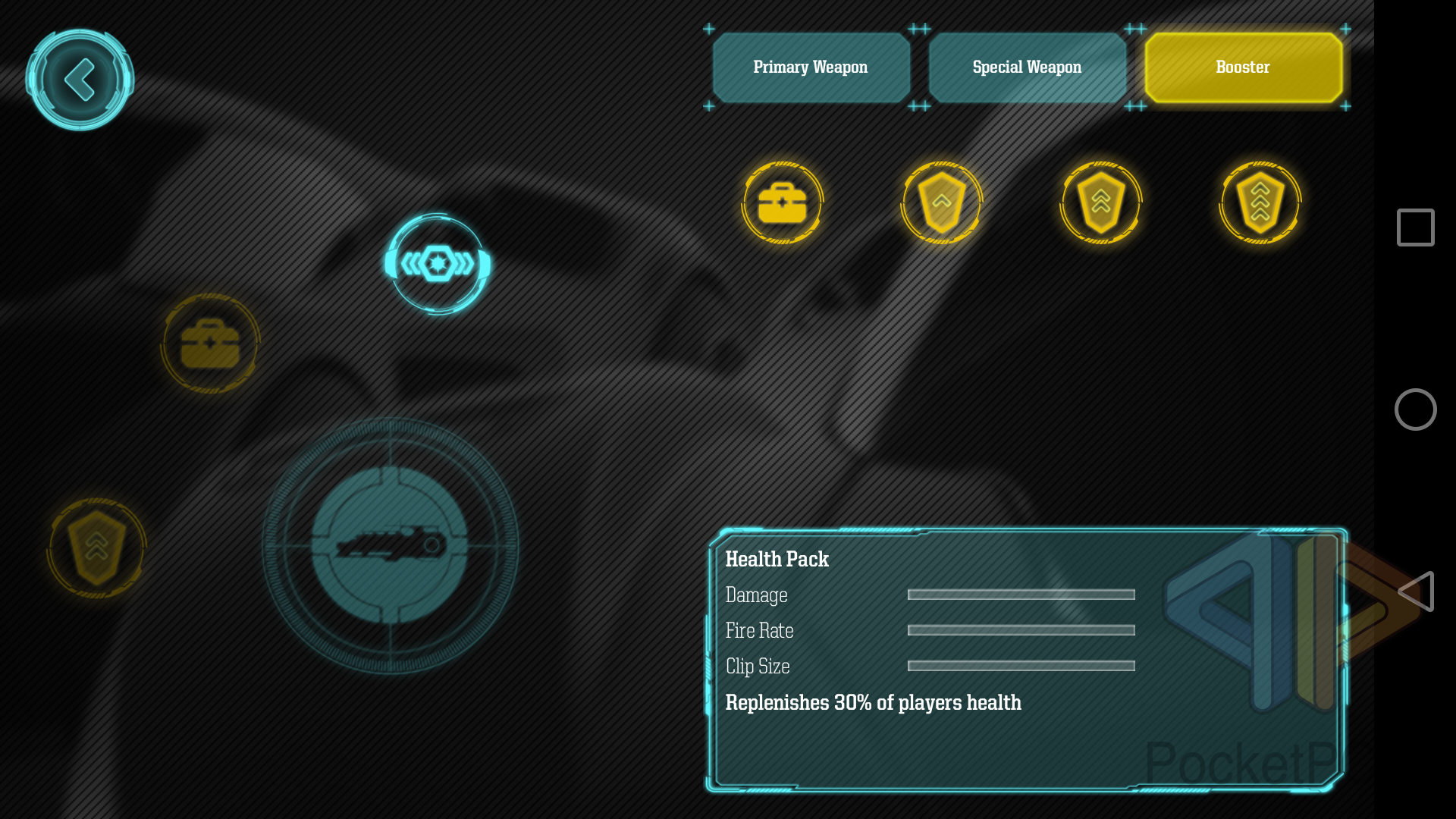Switch to the Primary Weapon tab
This screenshot has width=1456, height=819.
pyautogui.click(x=811, y=67)
